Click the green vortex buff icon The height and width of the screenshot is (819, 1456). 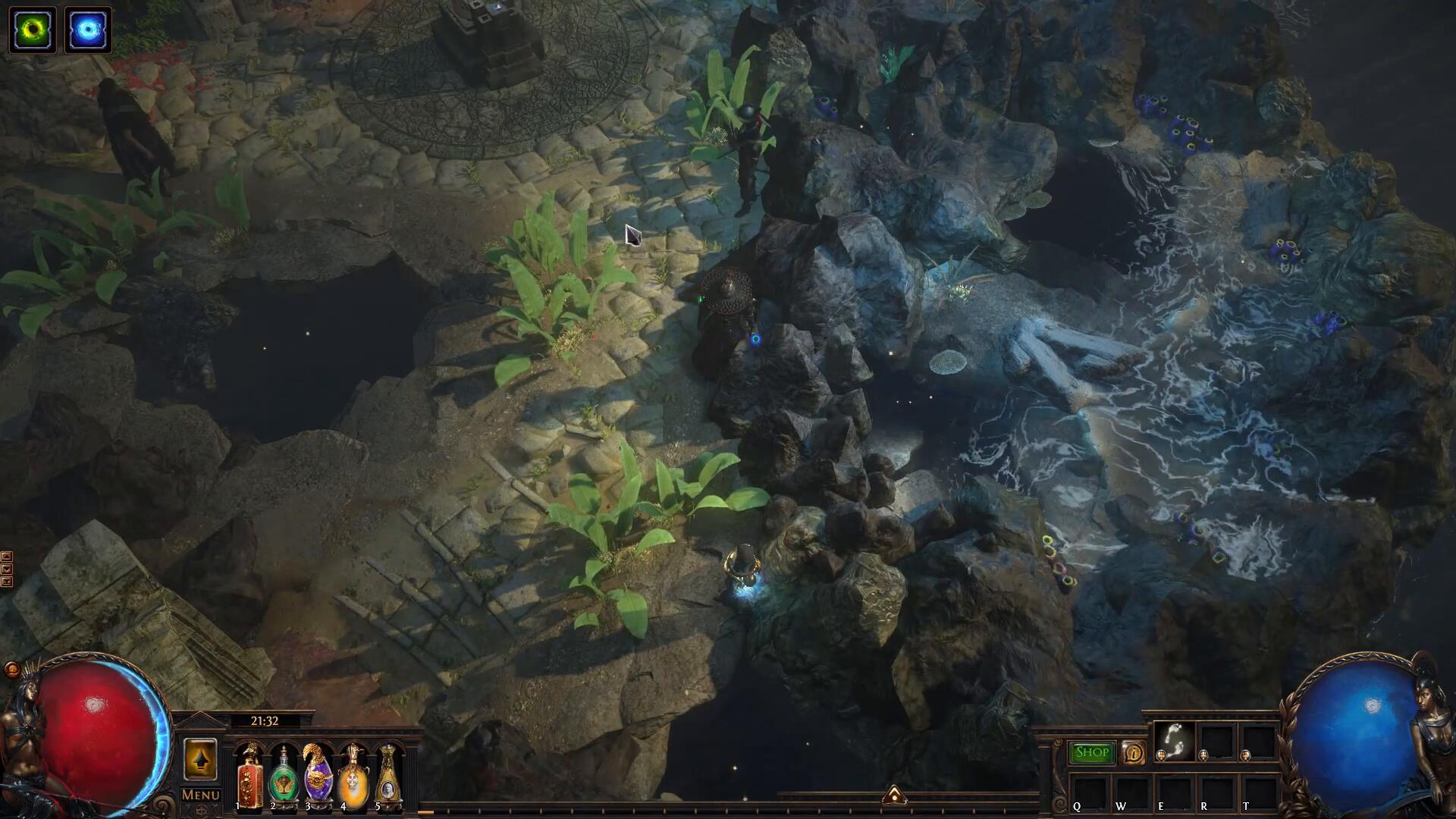pos(33,30)
